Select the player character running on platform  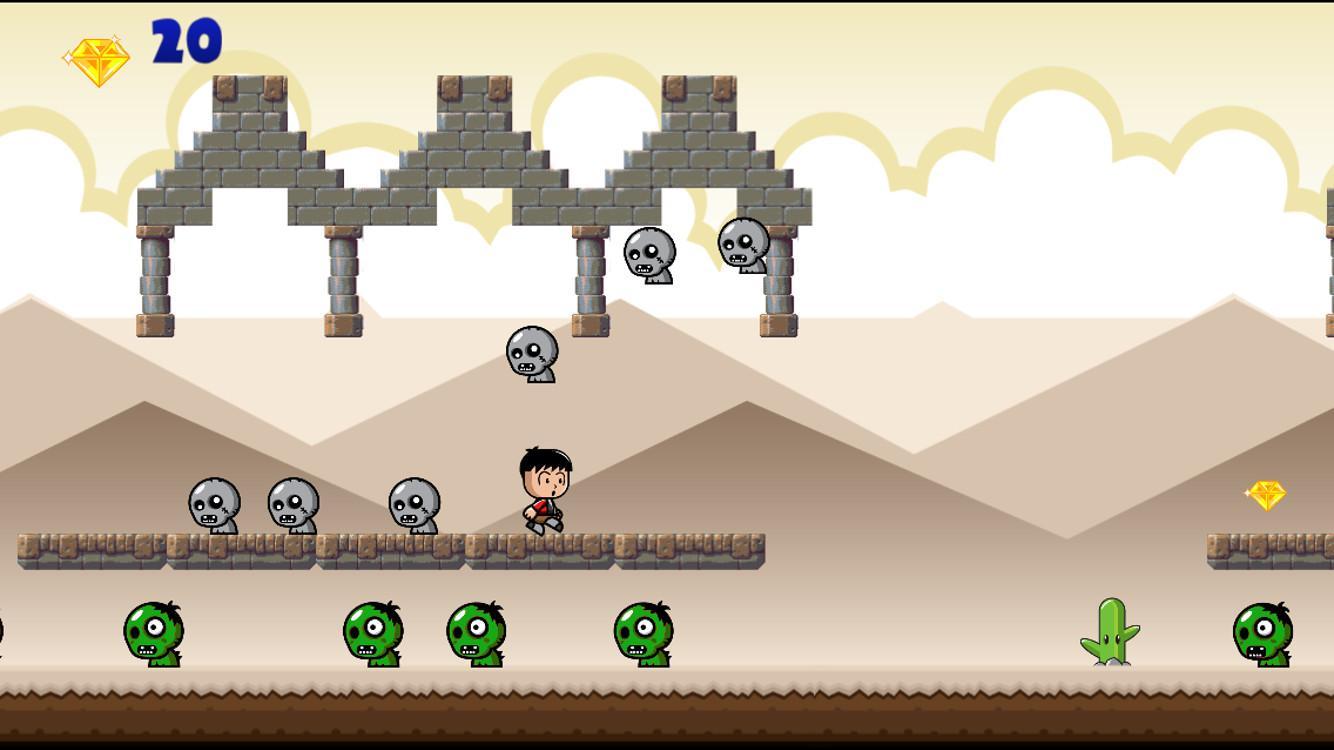[543, 490]
